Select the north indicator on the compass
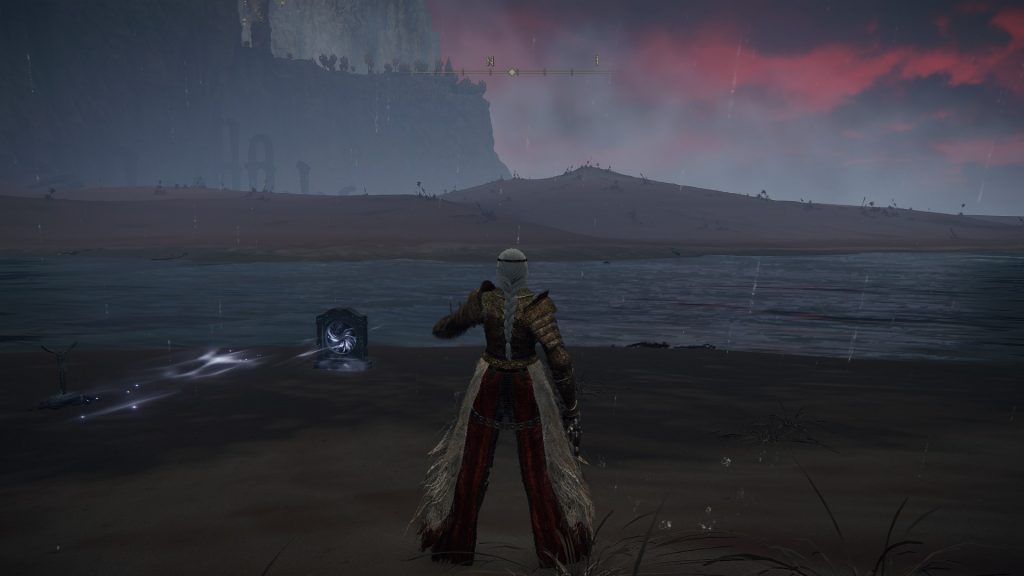The width and height of the screenshot is (1024, 576). tap(490, 63)
